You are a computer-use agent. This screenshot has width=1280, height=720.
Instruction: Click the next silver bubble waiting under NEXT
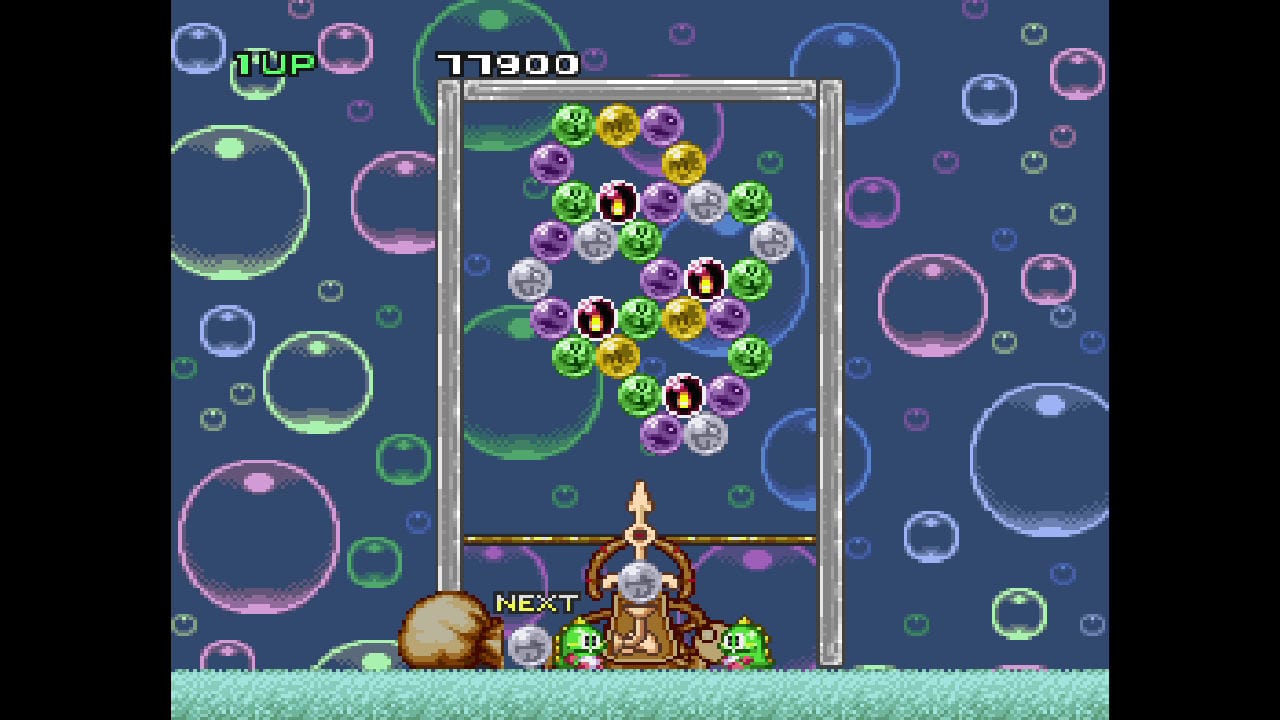click(529, 646)
